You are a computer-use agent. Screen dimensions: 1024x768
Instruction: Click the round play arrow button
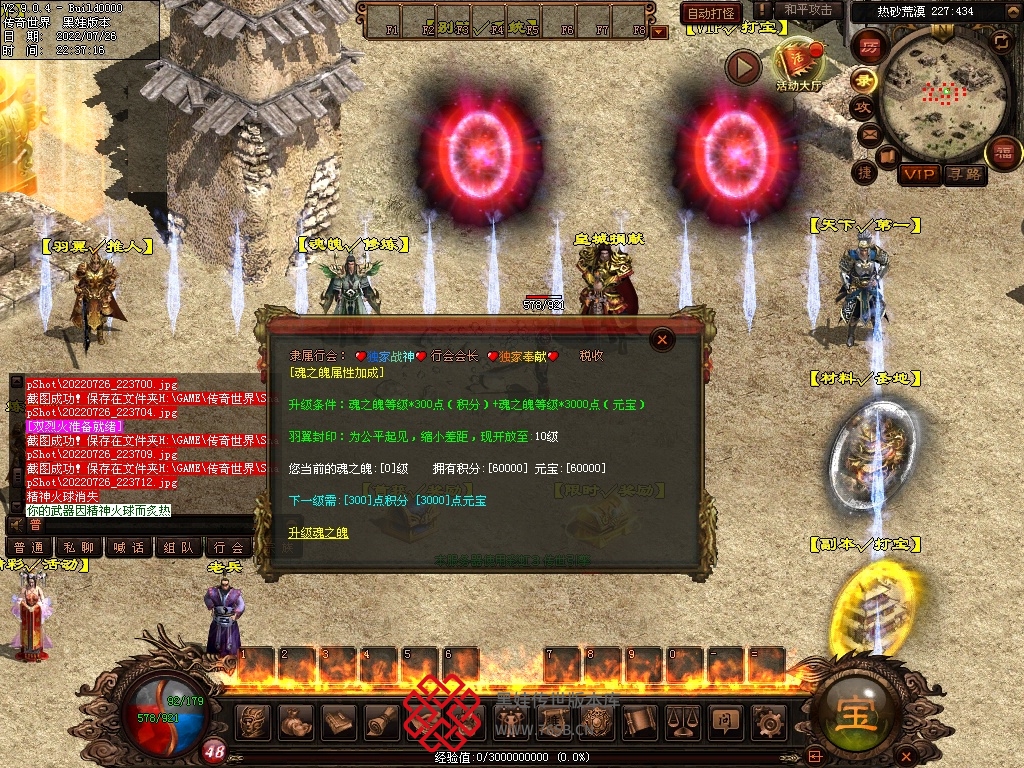tap(743, 68)
